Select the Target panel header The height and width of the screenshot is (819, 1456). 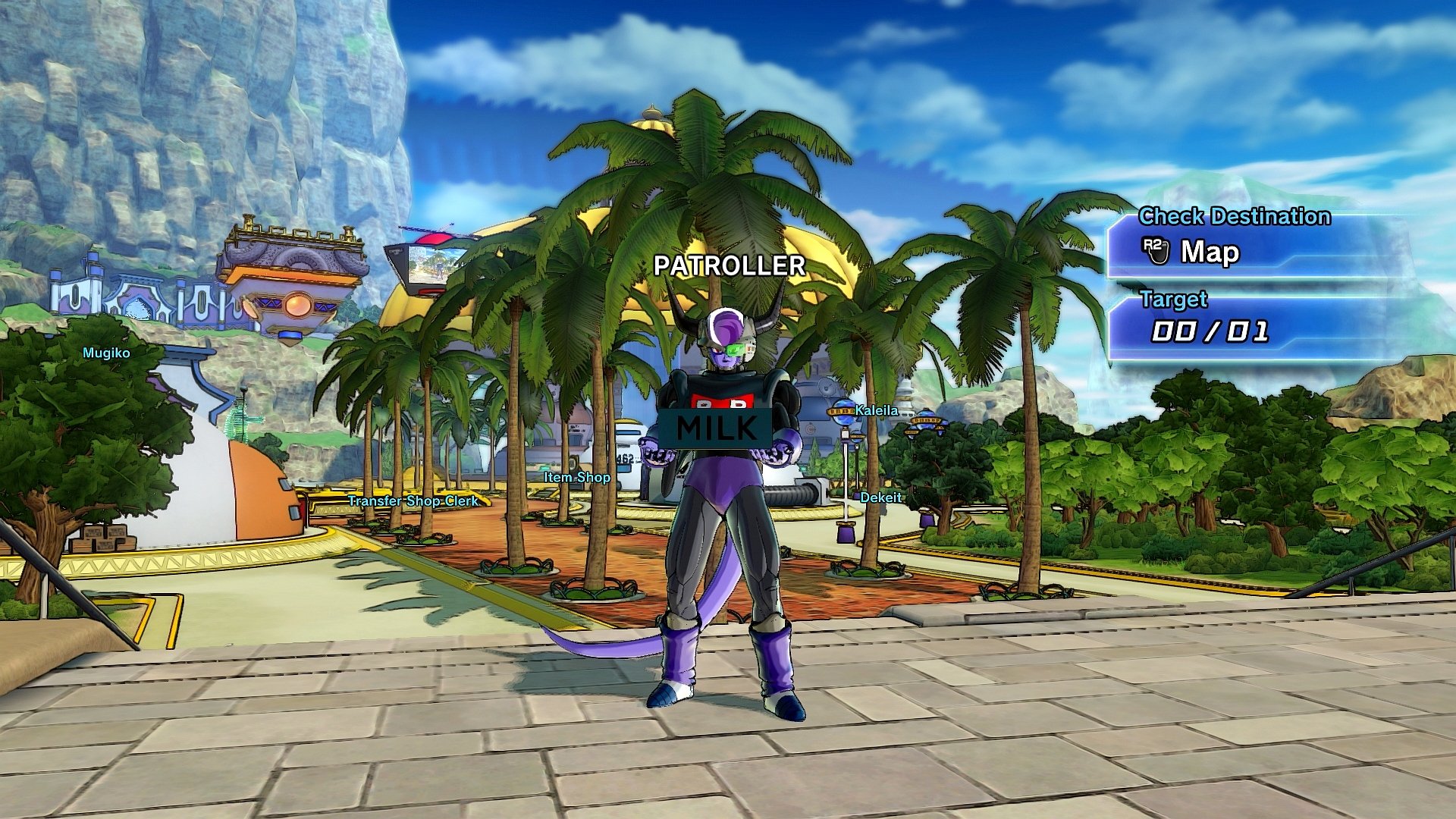(x=1175, y=300)
